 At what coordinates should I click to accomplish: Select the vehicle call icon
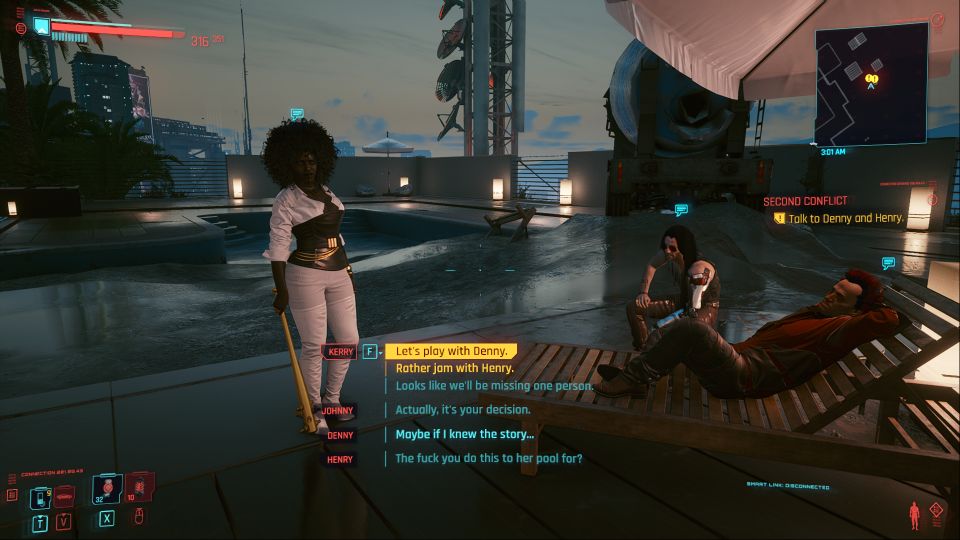64,496
